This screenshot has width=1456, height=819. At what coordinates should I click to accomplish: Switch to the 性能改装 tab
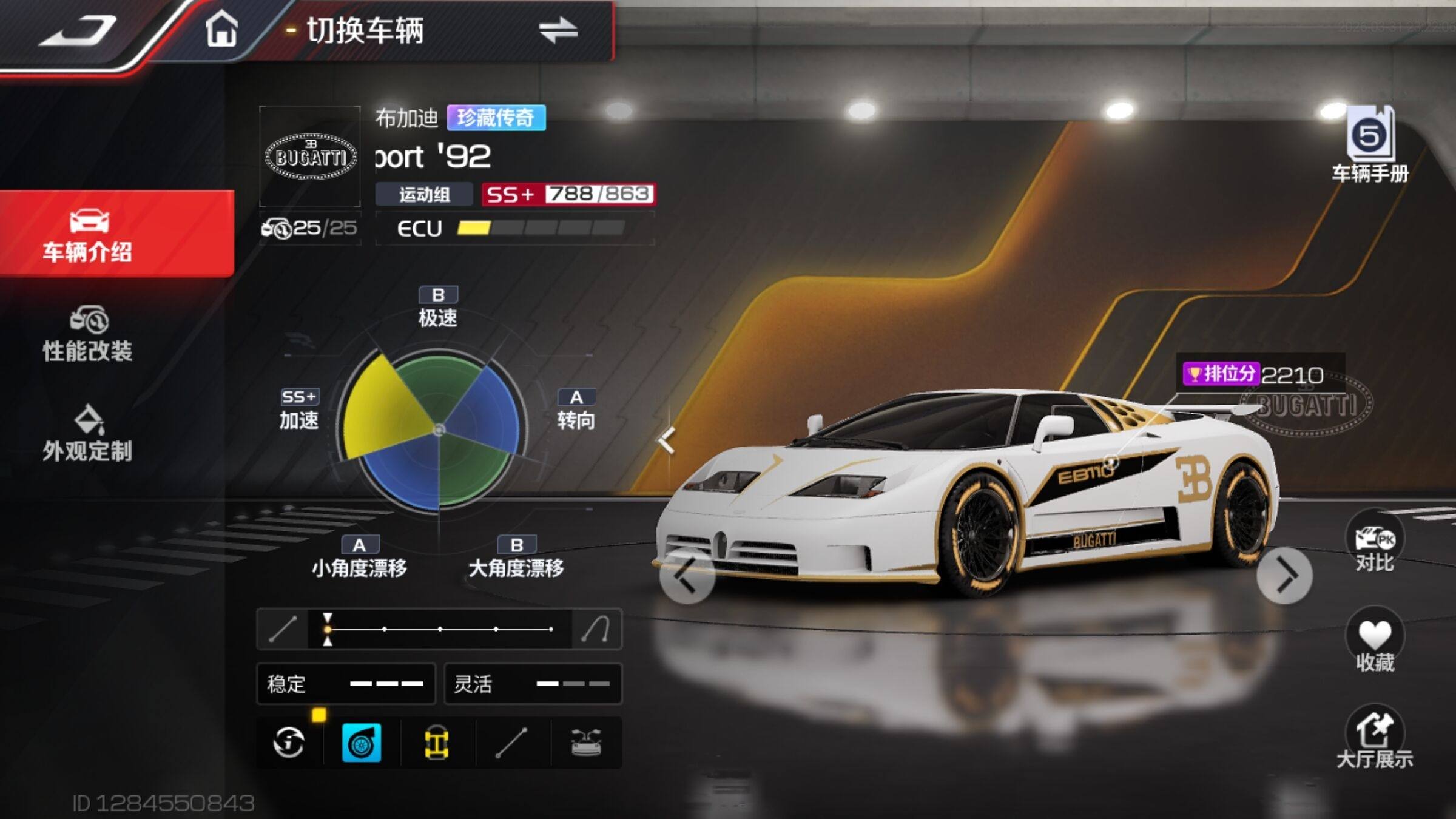click(x=89, y=335)
